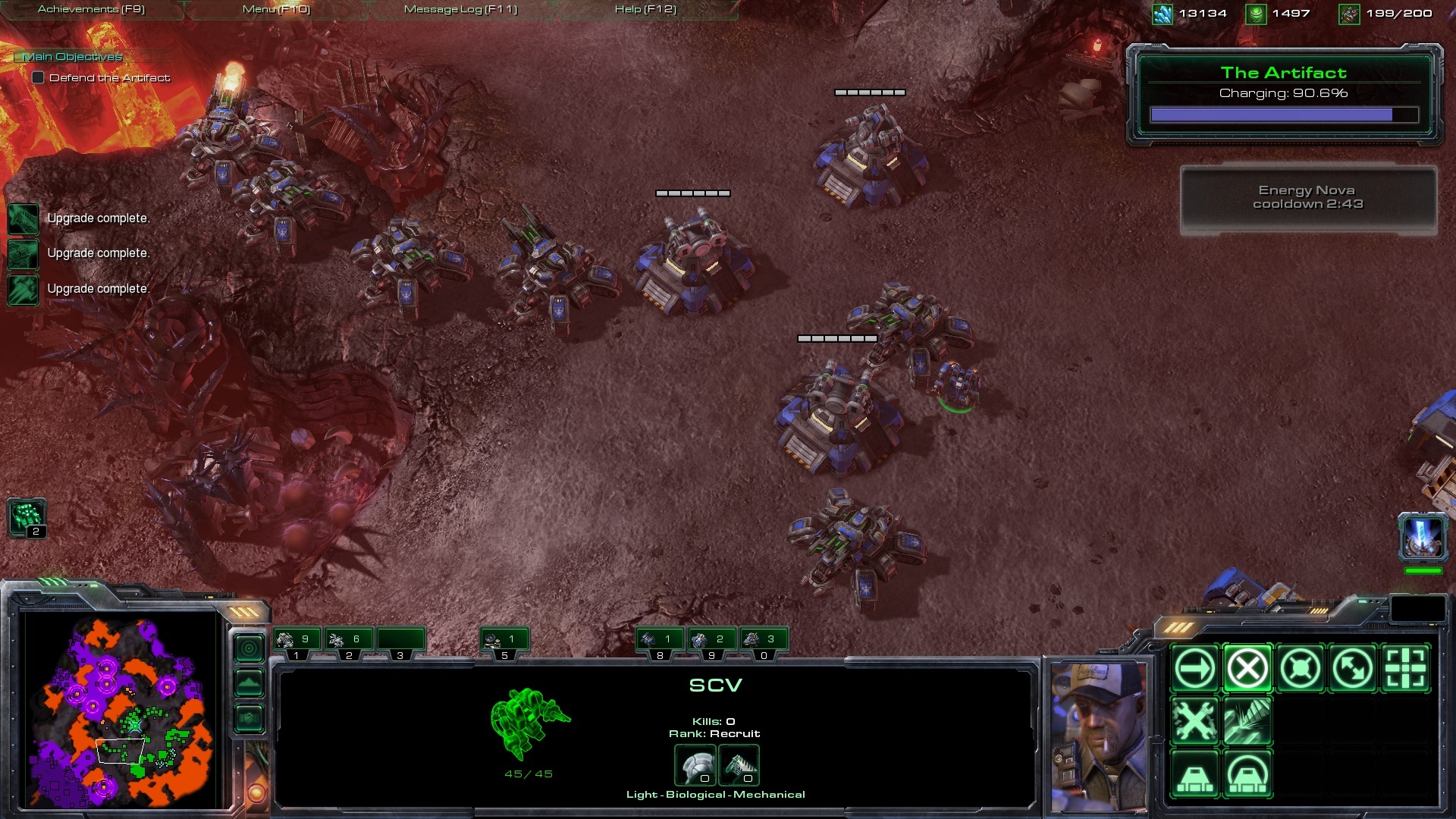Select the glowing blue artifact icon at right edge

coord(1422,535)
